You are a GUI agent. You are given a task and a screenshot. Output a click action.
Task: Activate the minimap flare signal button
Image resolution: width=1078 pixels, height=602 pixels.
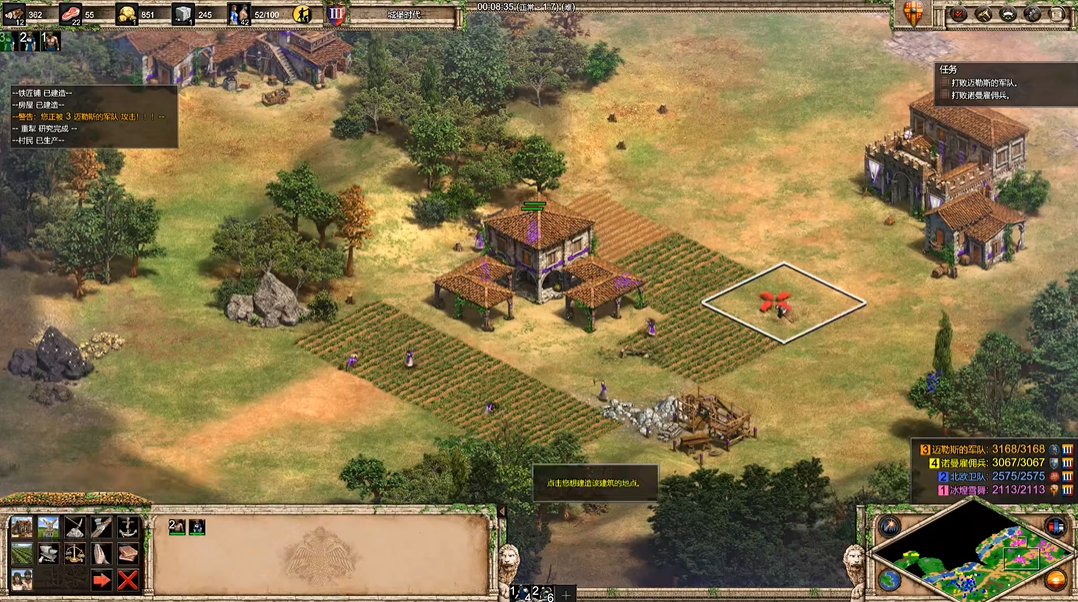(889, 525)
